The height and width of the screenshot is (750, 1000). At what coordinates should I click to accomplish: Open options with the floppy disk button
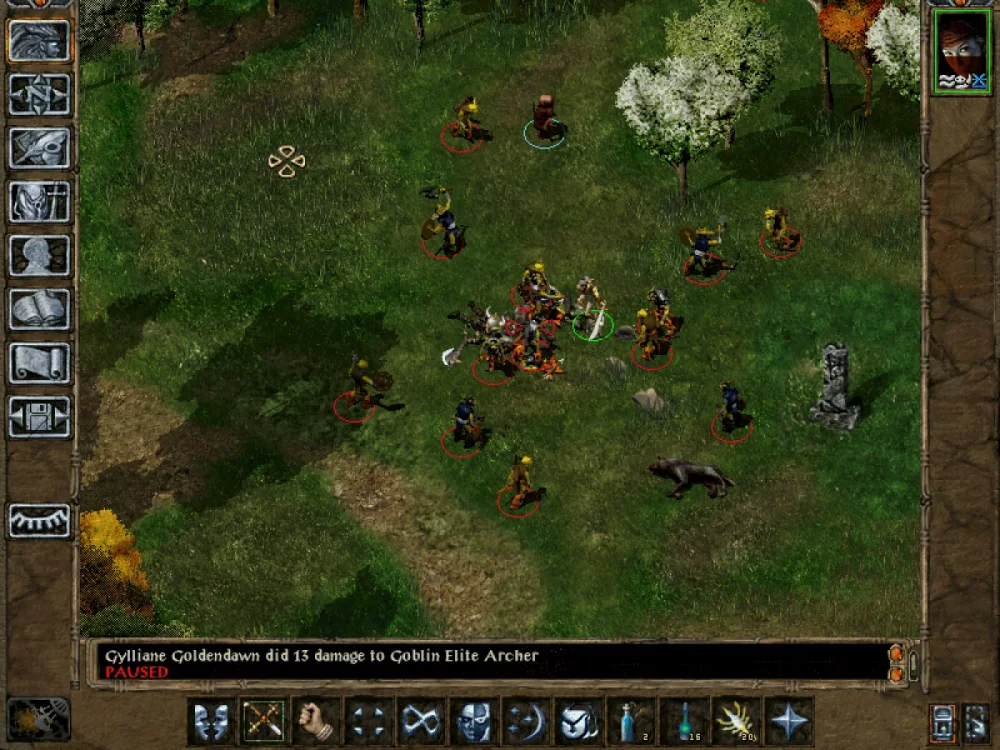point(40,416)
